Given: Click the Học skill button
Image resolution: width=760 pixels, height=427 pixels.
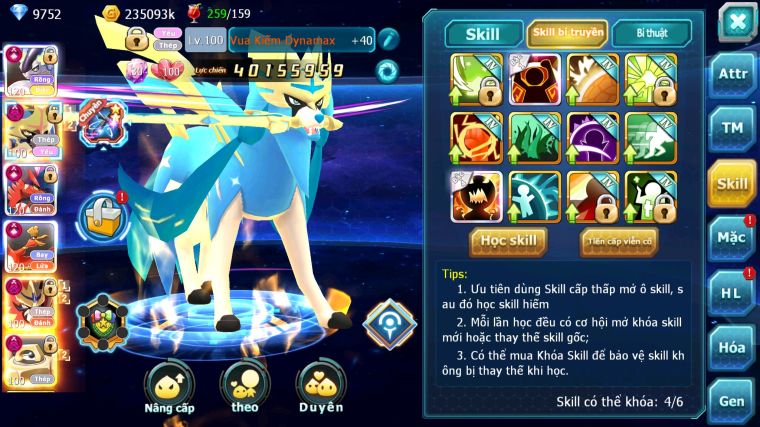Looking at the screenshot, I should click(x=509, y=240).
